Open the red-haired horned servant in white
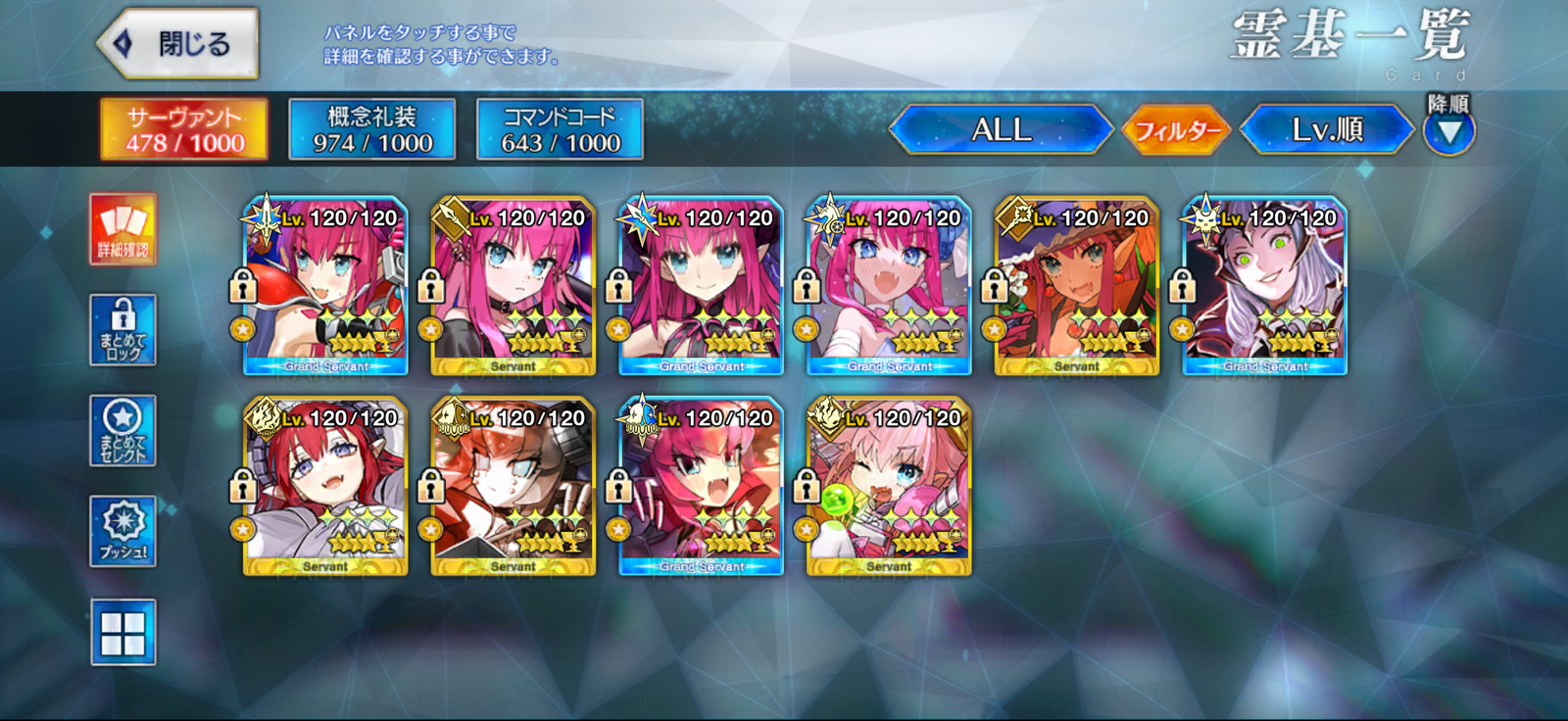This screenshot has width=1568, height=721. 325,487
